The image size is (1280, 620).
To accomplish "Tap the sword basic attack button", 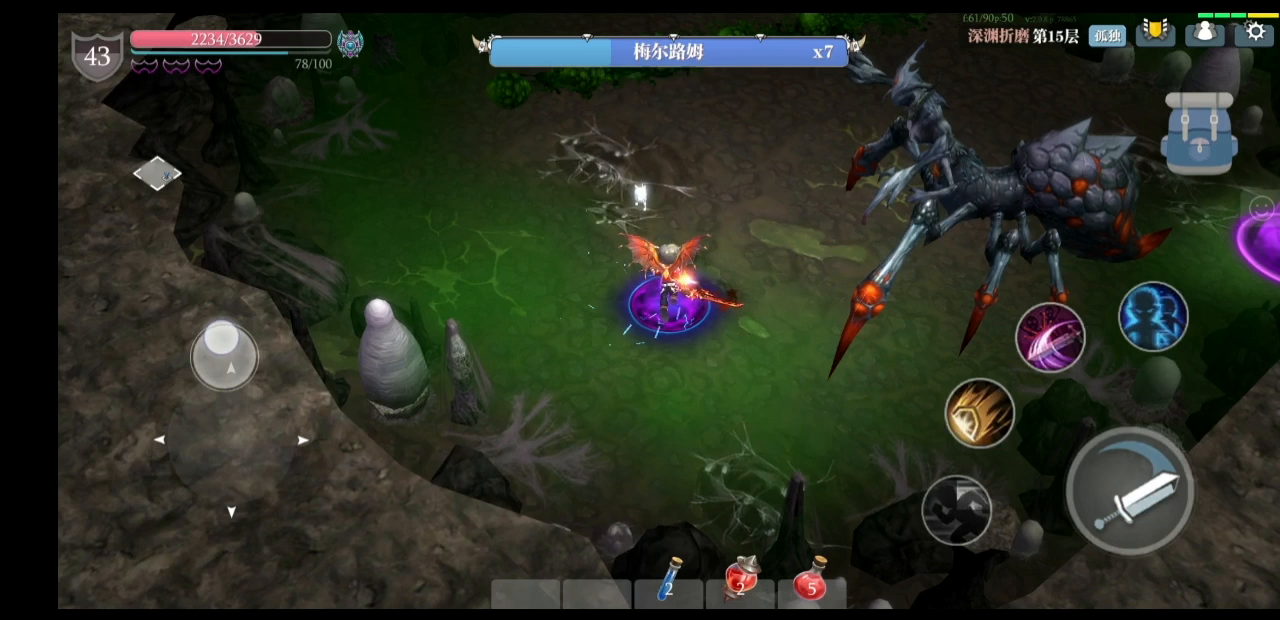I will tap(1130, 490).
